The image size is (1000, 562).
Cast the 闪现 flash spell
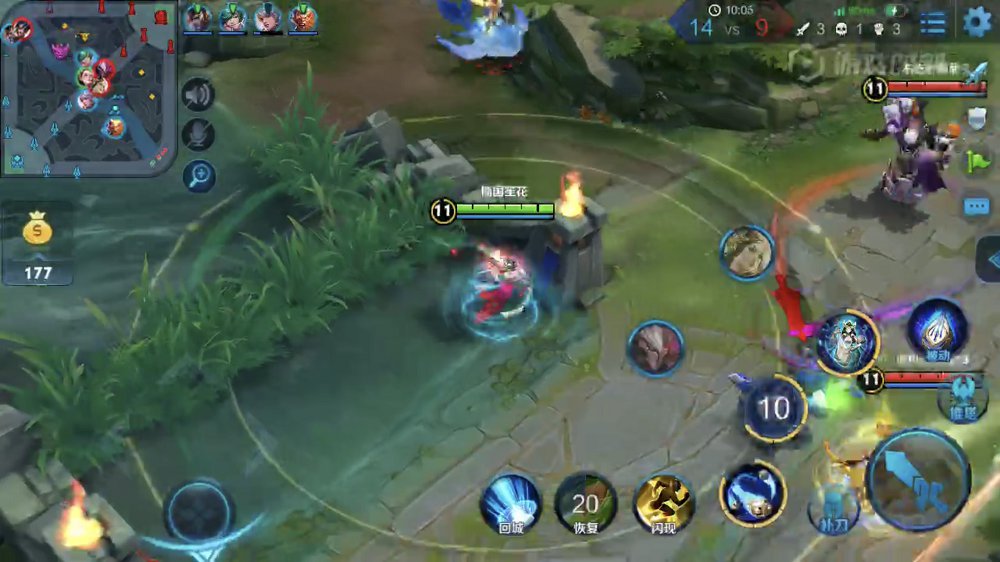coord(663,503)
